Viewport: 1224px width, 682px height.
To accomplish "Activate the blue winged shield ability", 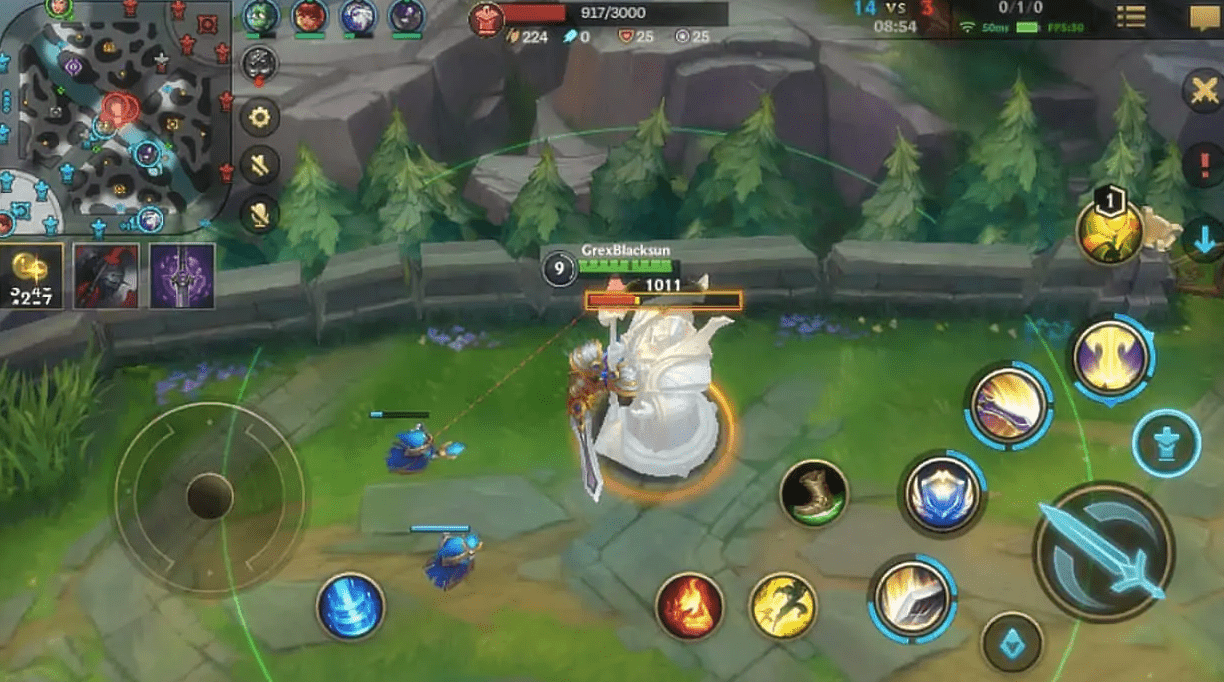I will pos(943,493).
